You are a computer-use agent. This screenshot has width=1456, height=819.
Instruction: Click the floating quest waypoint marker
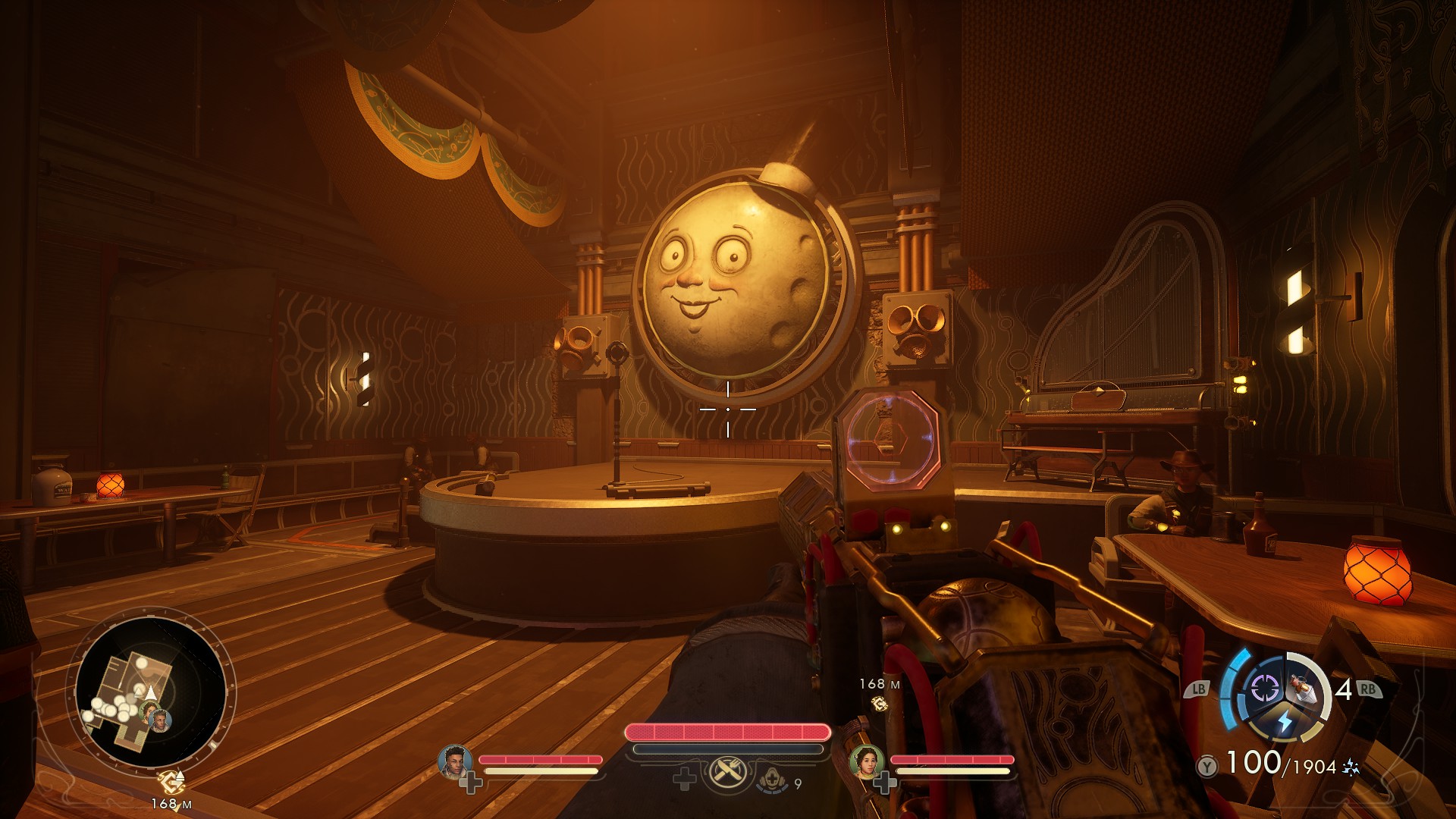point(880,704)
